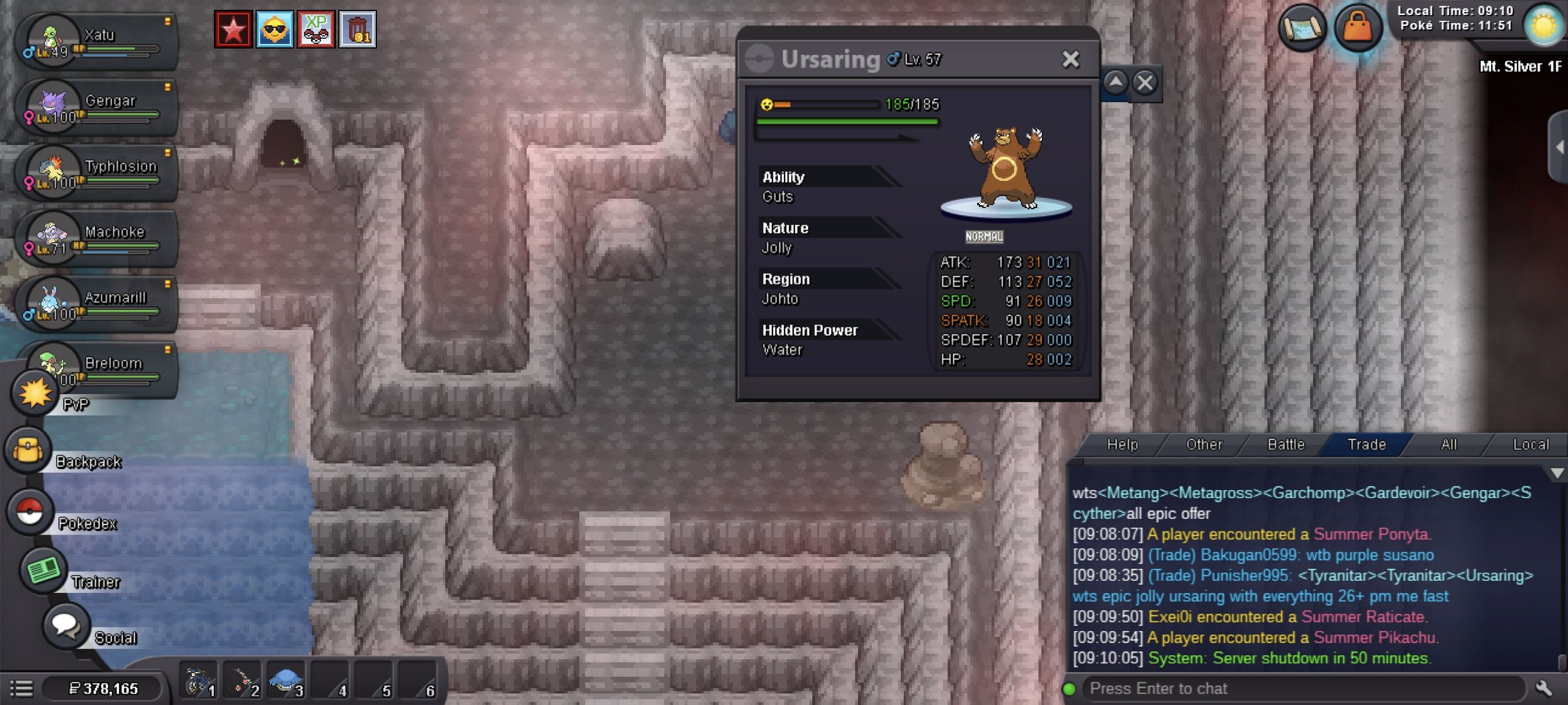This screenshot has height=705, width=1568.
Task: Show the All chat tab
Action: (x=1449, y=444)
